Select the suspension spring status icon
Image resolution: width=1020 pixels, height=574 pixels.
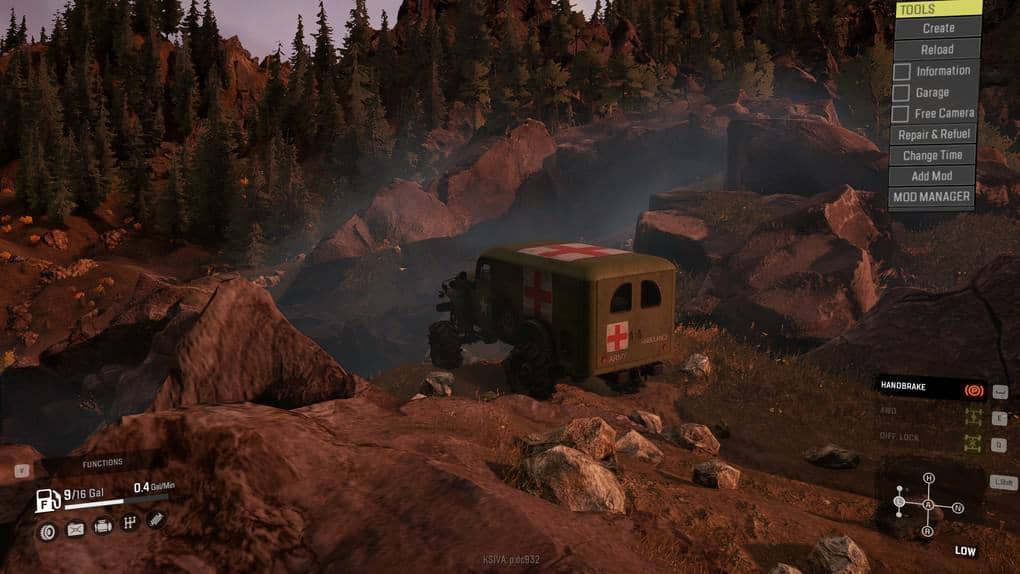pyautogui.click(x=155, y=519)
